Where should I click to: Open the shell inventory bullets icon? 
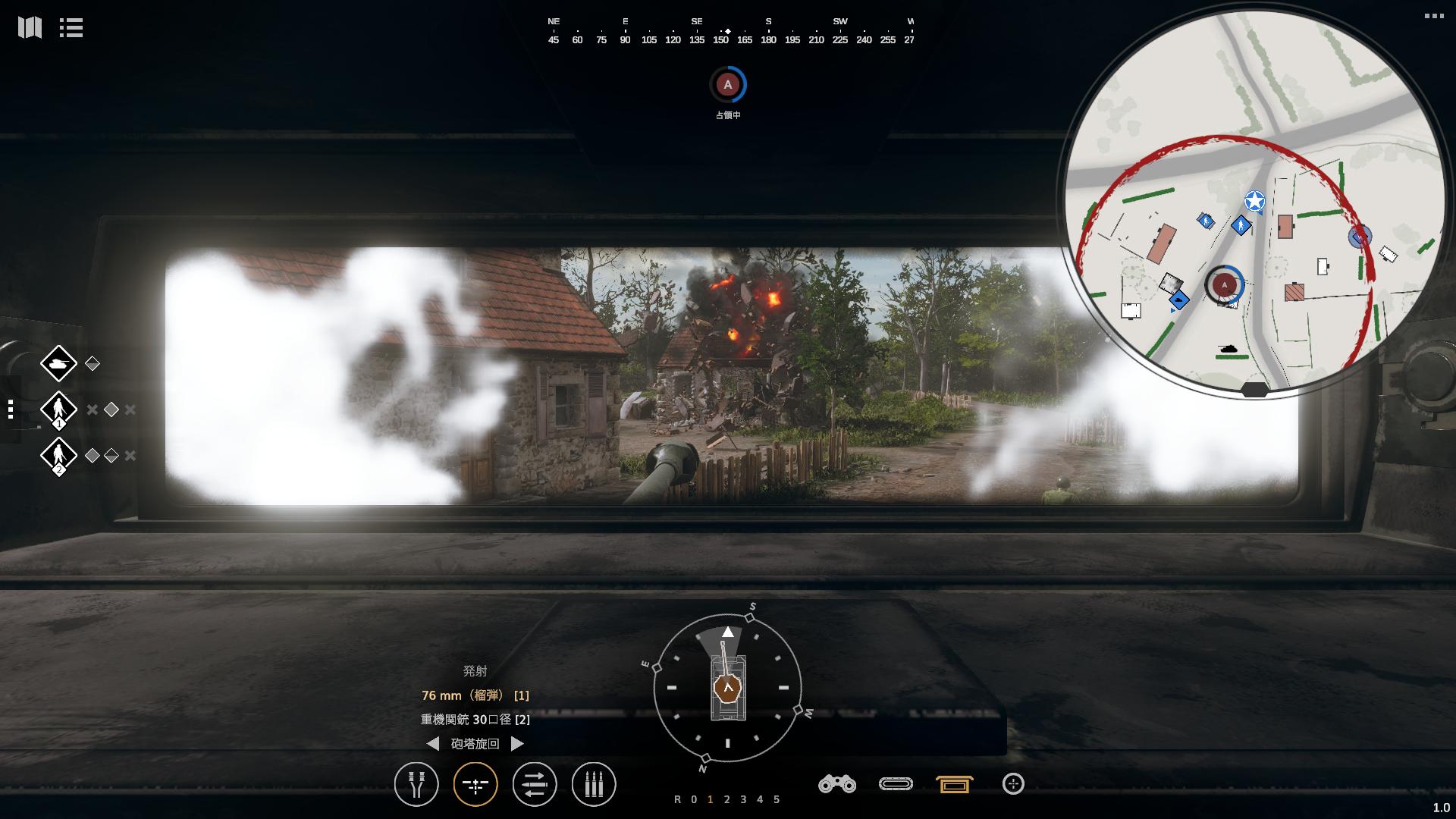click(x=594, y=785)
